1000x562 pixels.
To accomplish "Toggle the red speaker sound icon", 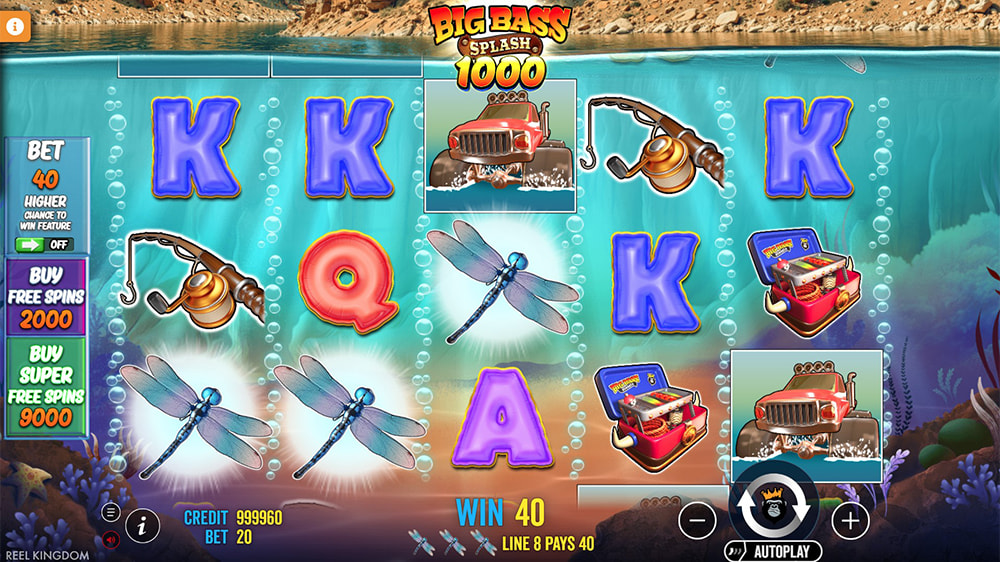I will pos(110,539).
